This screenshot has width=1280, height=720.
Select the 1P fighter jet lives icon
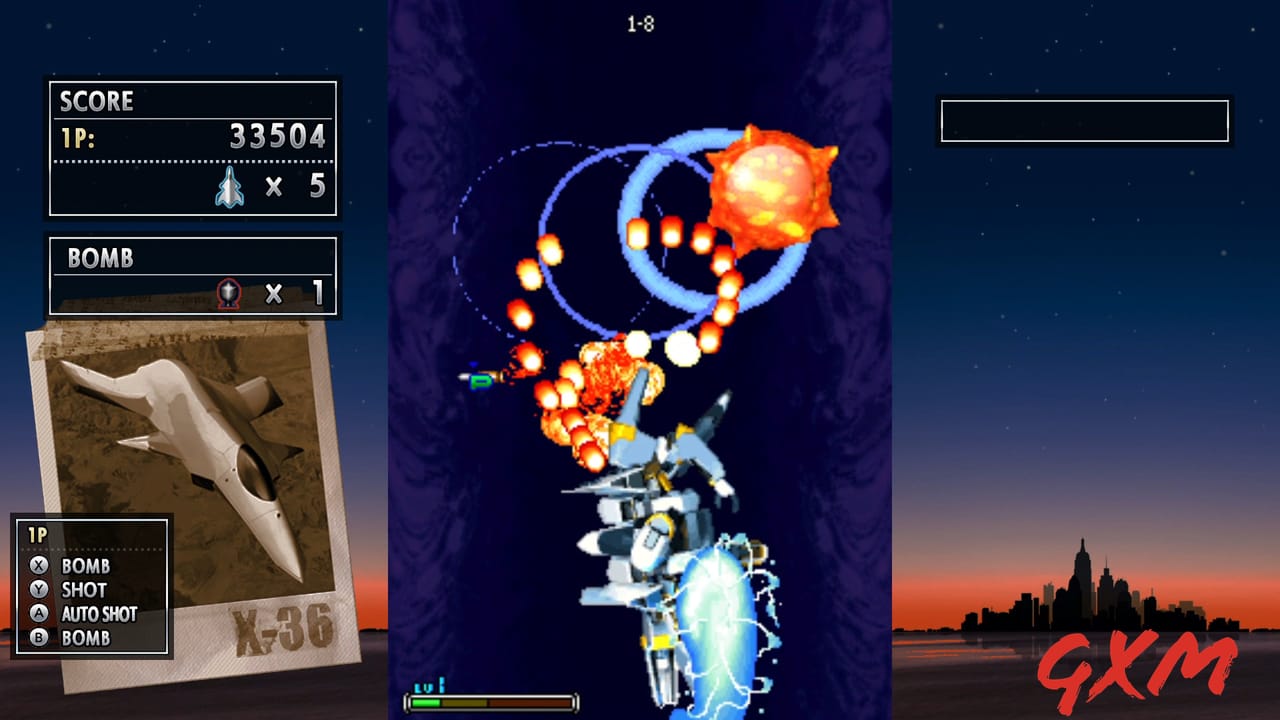232,186
